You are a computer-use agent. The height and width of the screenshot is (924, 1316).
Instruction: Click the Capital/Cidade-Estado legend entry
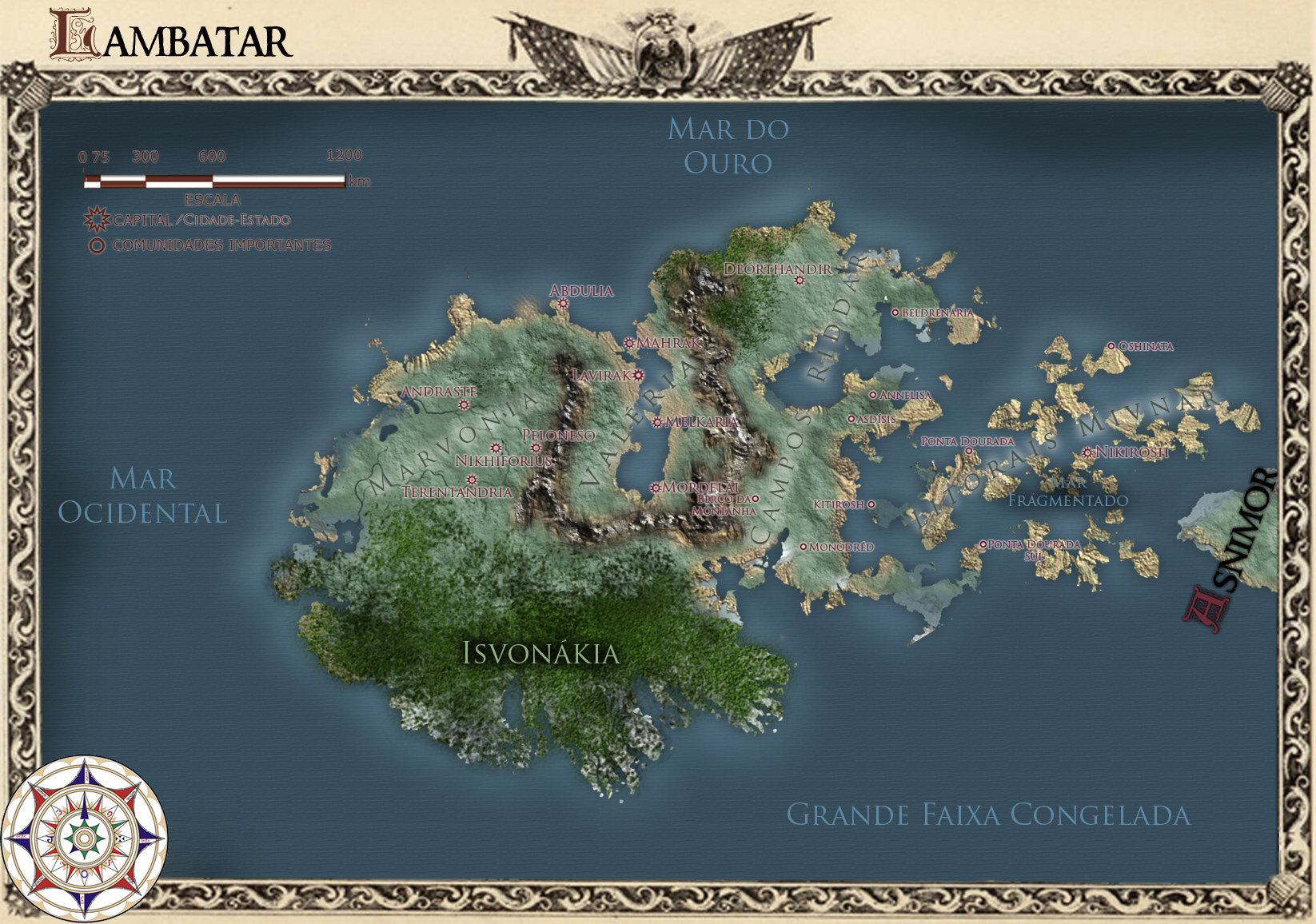point(97,219)
